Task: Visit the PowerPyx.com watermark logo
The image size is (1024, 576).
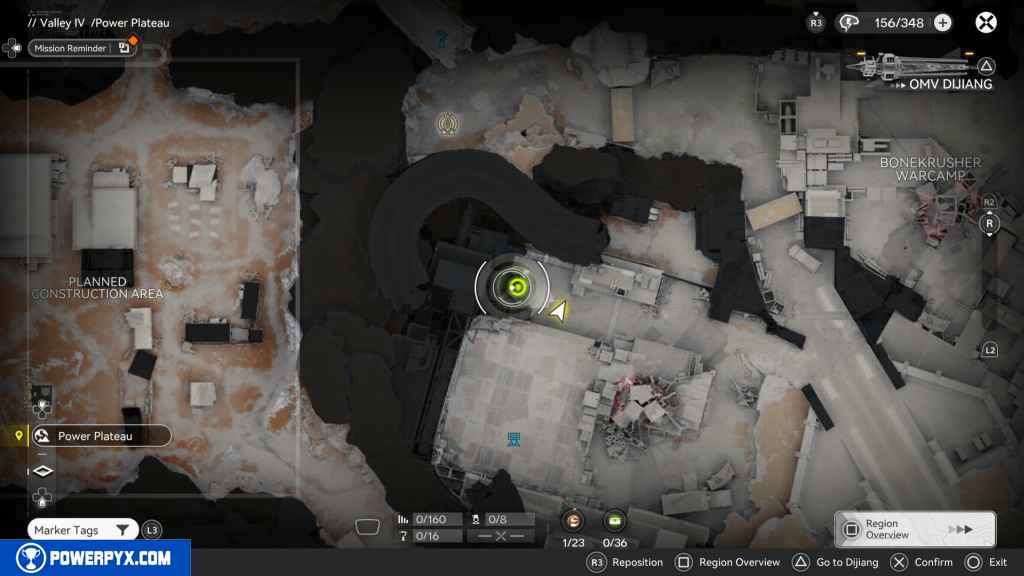Action: [x=95, y=558]
